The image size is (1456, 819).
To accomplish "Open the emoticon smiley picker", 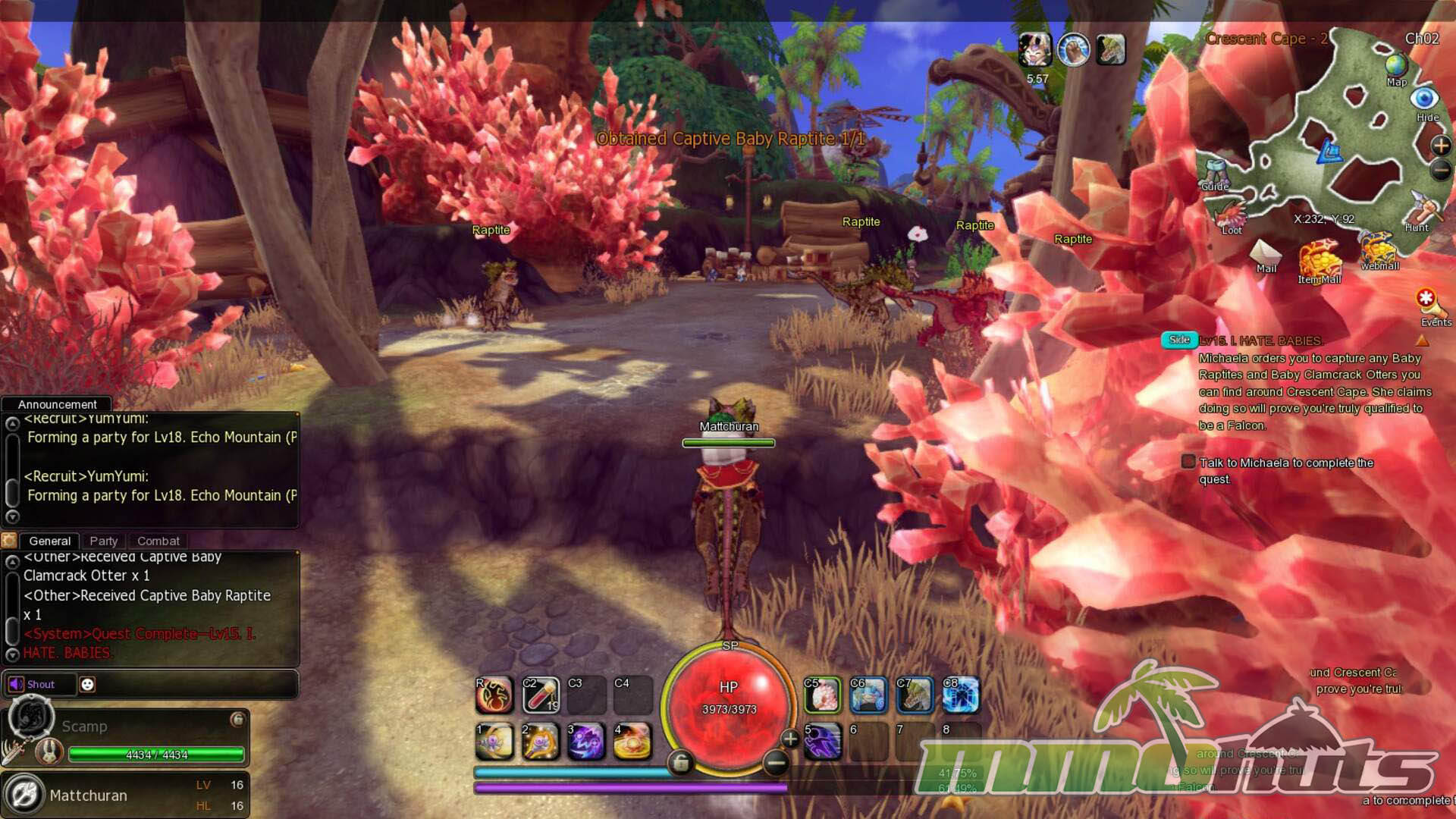I will 88,684.
